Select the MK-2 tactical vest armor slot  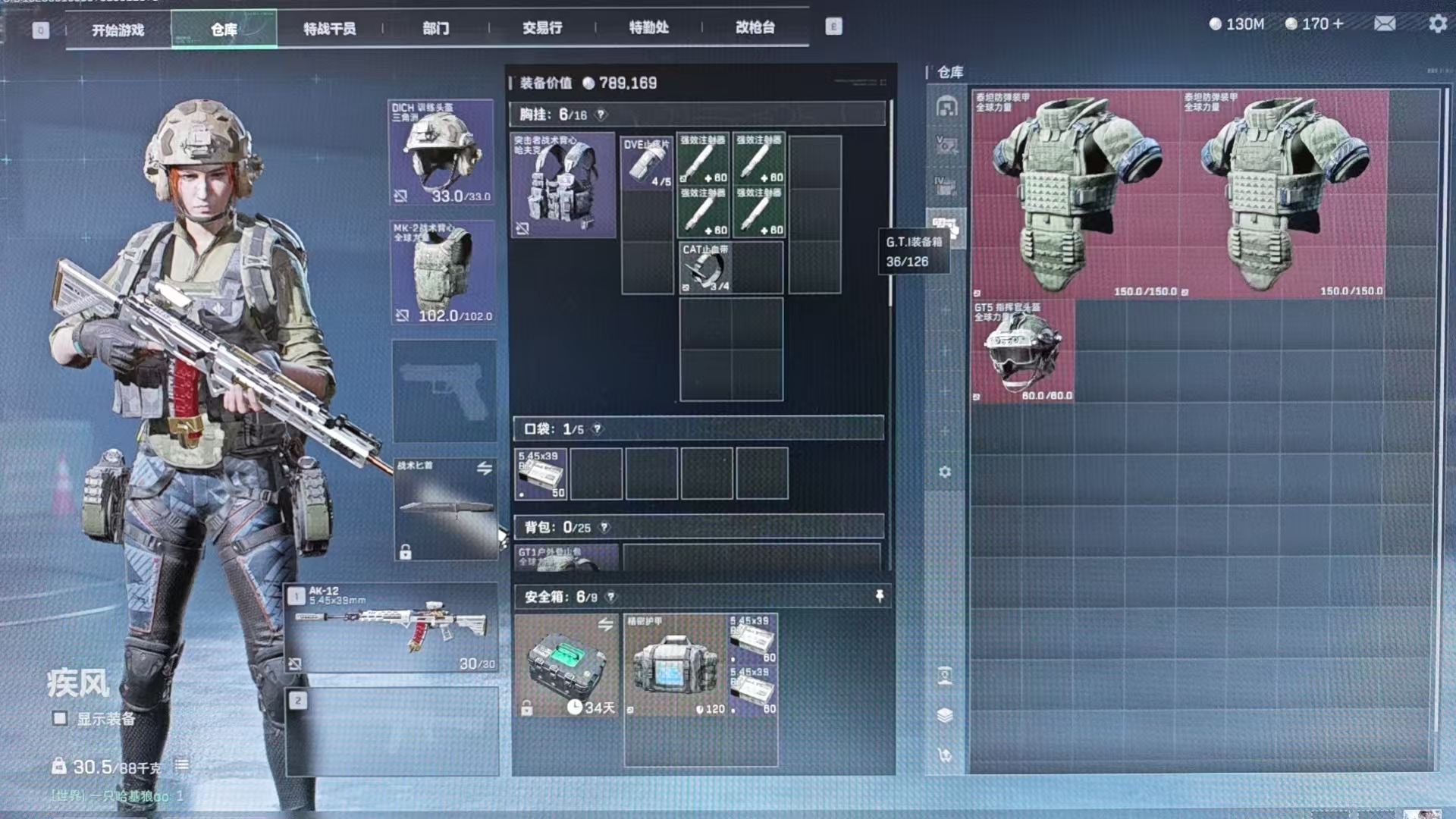444,273
